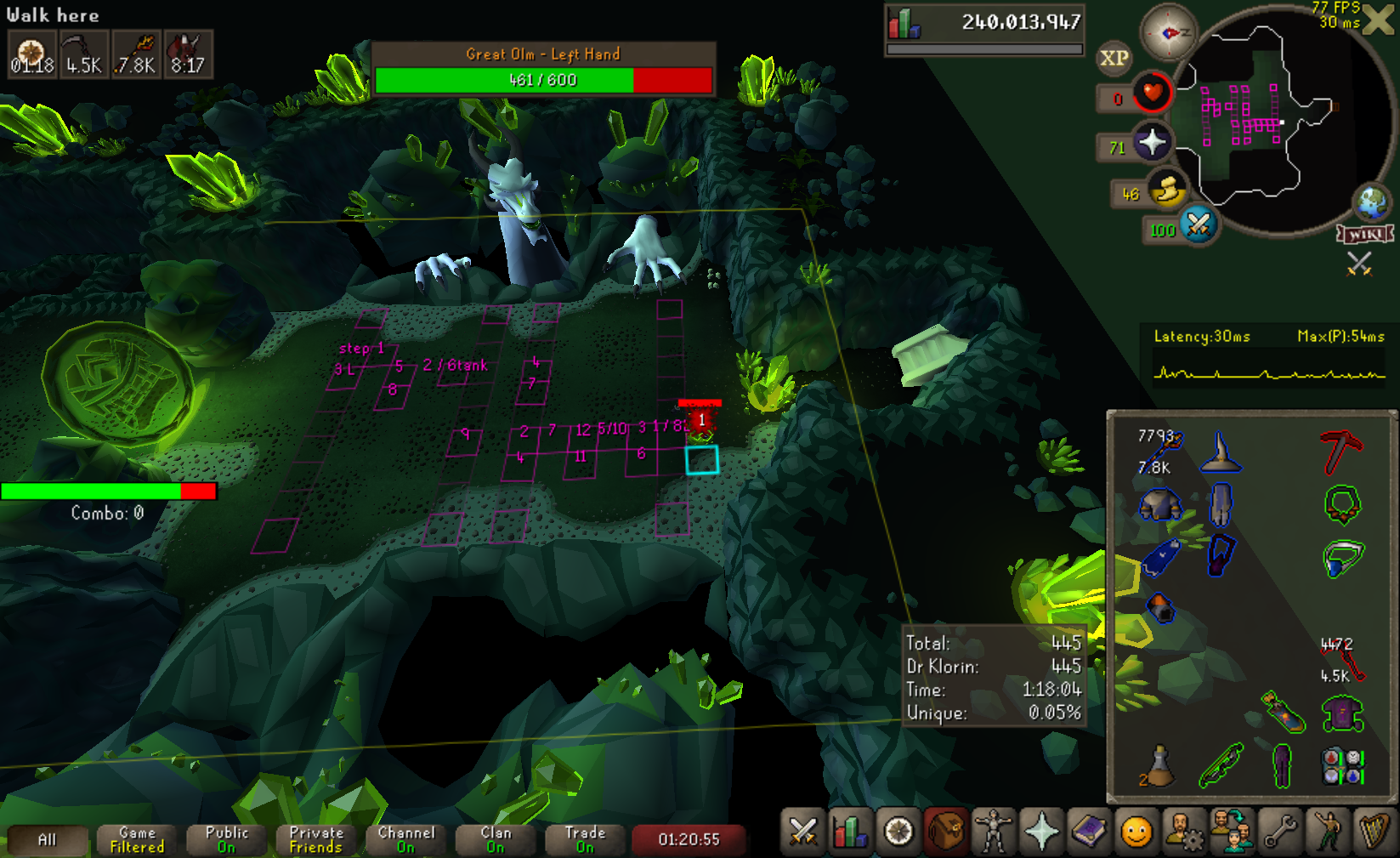
Task: Open the harp Music Player tab
Action: [1374, 832]
